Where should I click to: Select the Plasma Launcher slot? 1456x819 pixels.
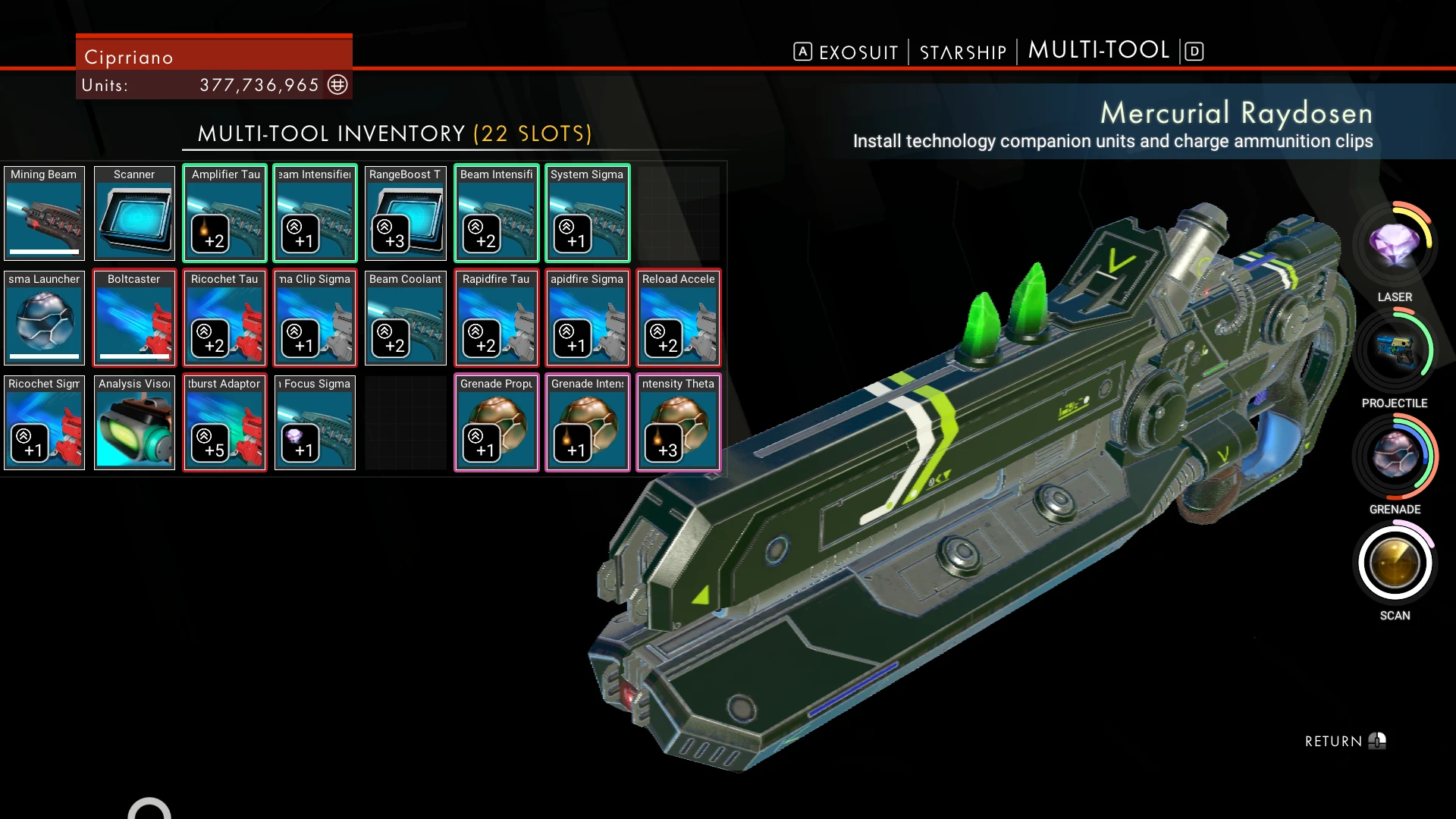44,318
